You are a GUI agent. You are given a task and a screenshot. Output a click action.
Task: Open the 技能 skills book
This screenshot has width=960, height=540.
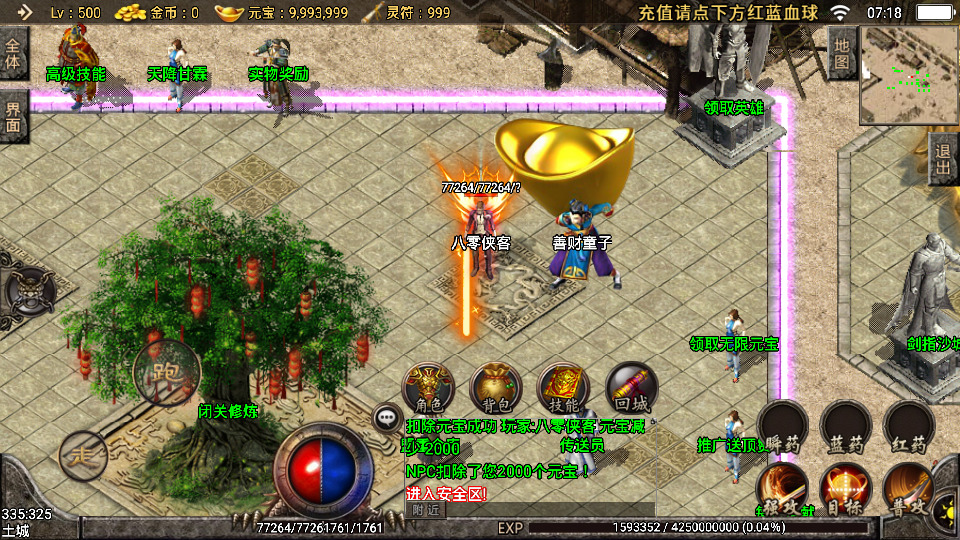tap(564, 388)
